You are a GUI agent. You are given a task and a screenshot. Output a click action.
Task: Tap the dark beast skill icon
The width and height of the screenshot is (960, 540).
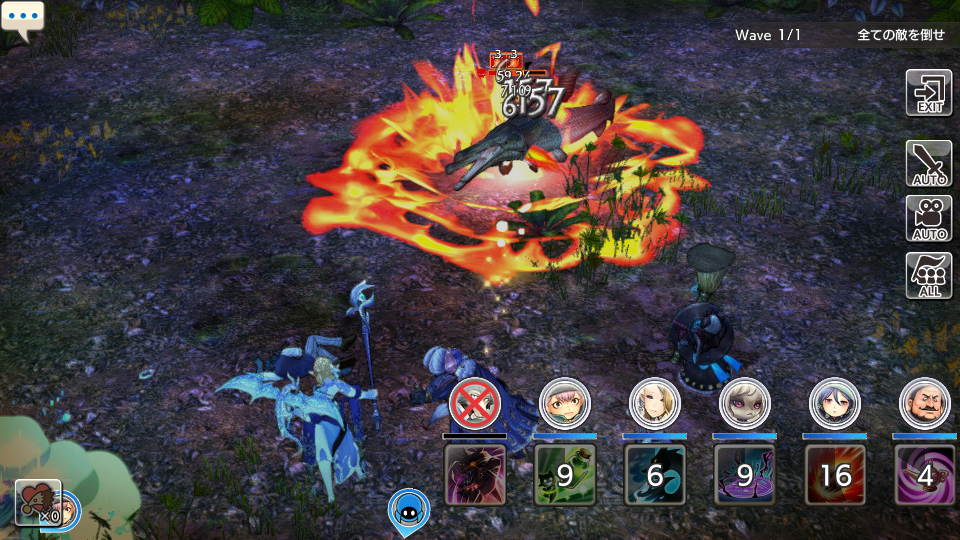click(475, 475)
